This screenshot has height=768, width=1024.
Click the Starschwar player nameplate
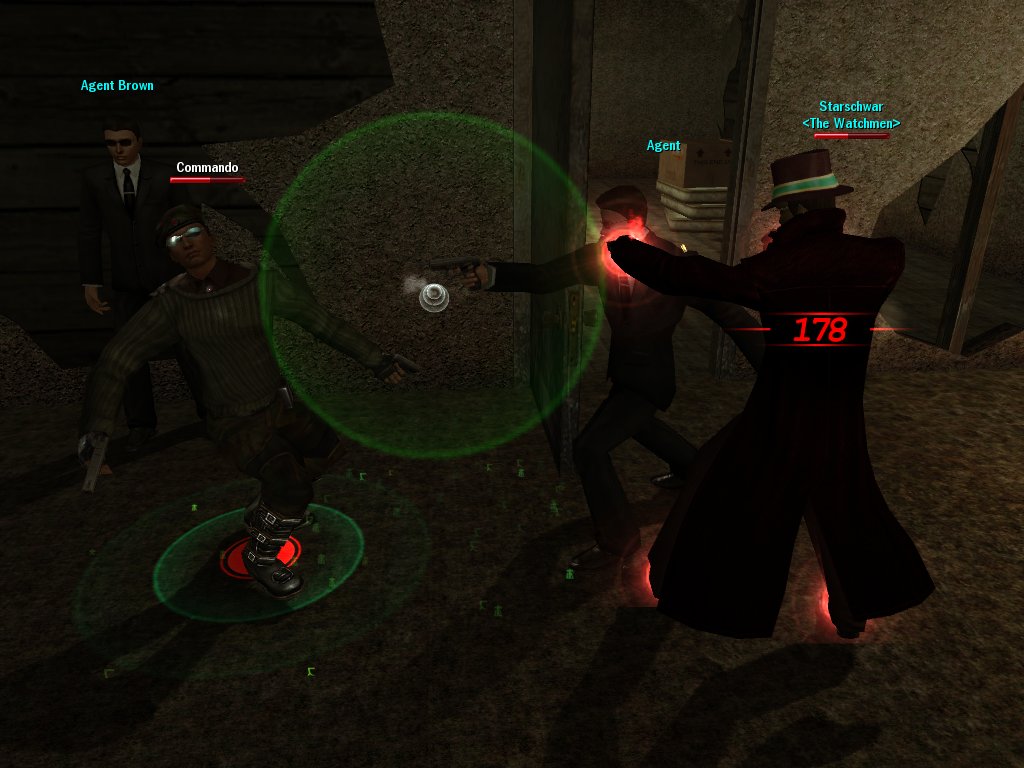[851, 107]
